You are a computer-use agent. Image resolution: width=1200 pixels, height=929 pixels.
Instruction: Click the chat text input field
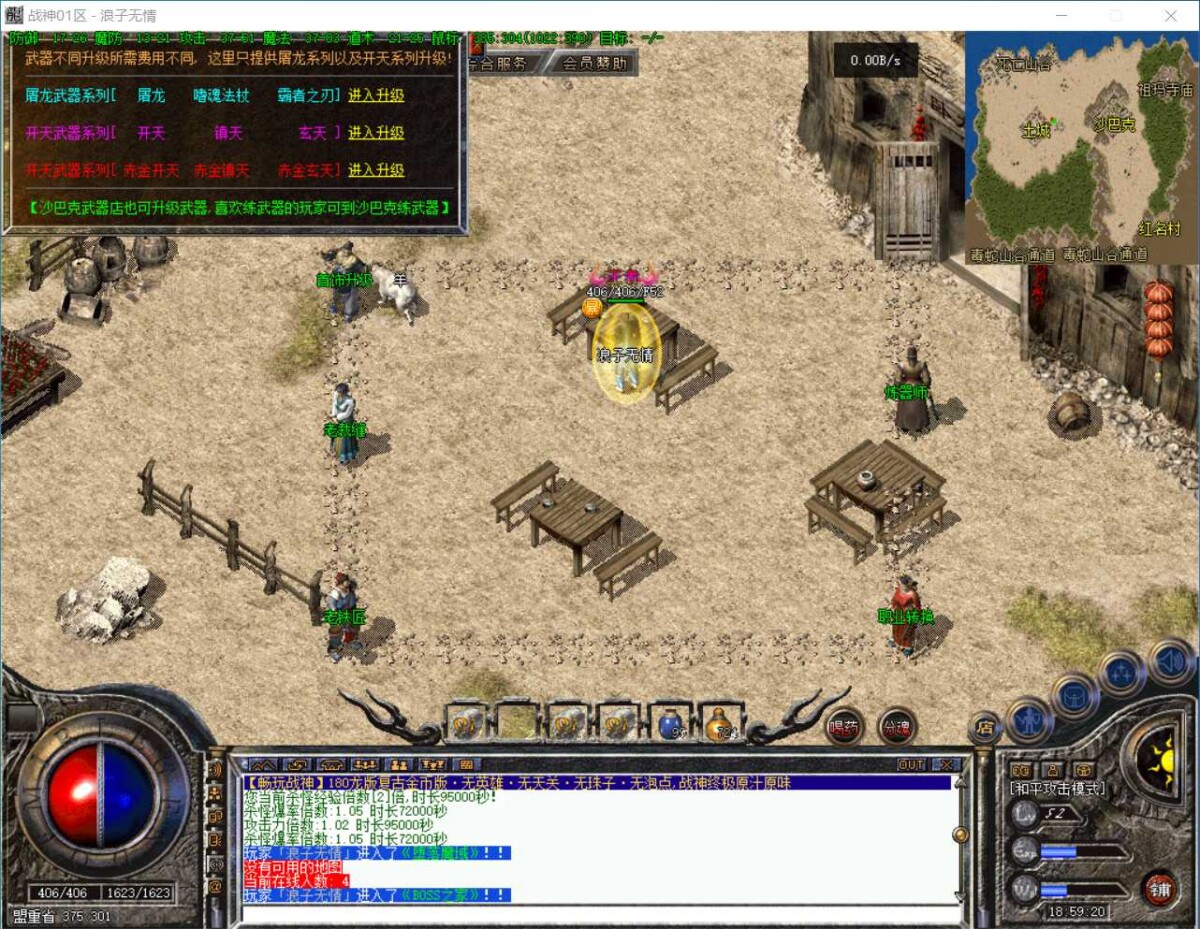click(x=600, y=913)
